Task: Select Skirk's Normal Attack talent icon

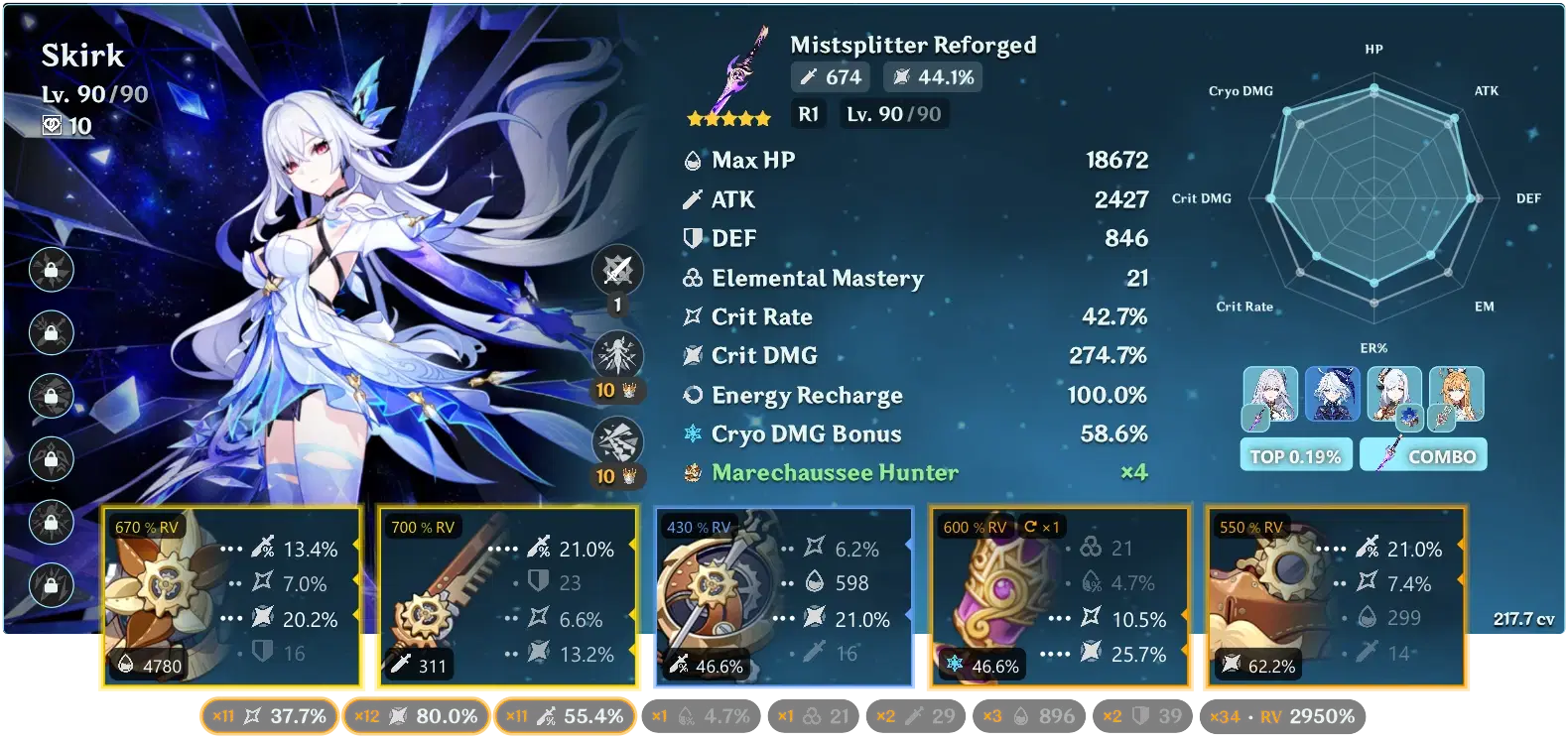Action: [616, 269]
